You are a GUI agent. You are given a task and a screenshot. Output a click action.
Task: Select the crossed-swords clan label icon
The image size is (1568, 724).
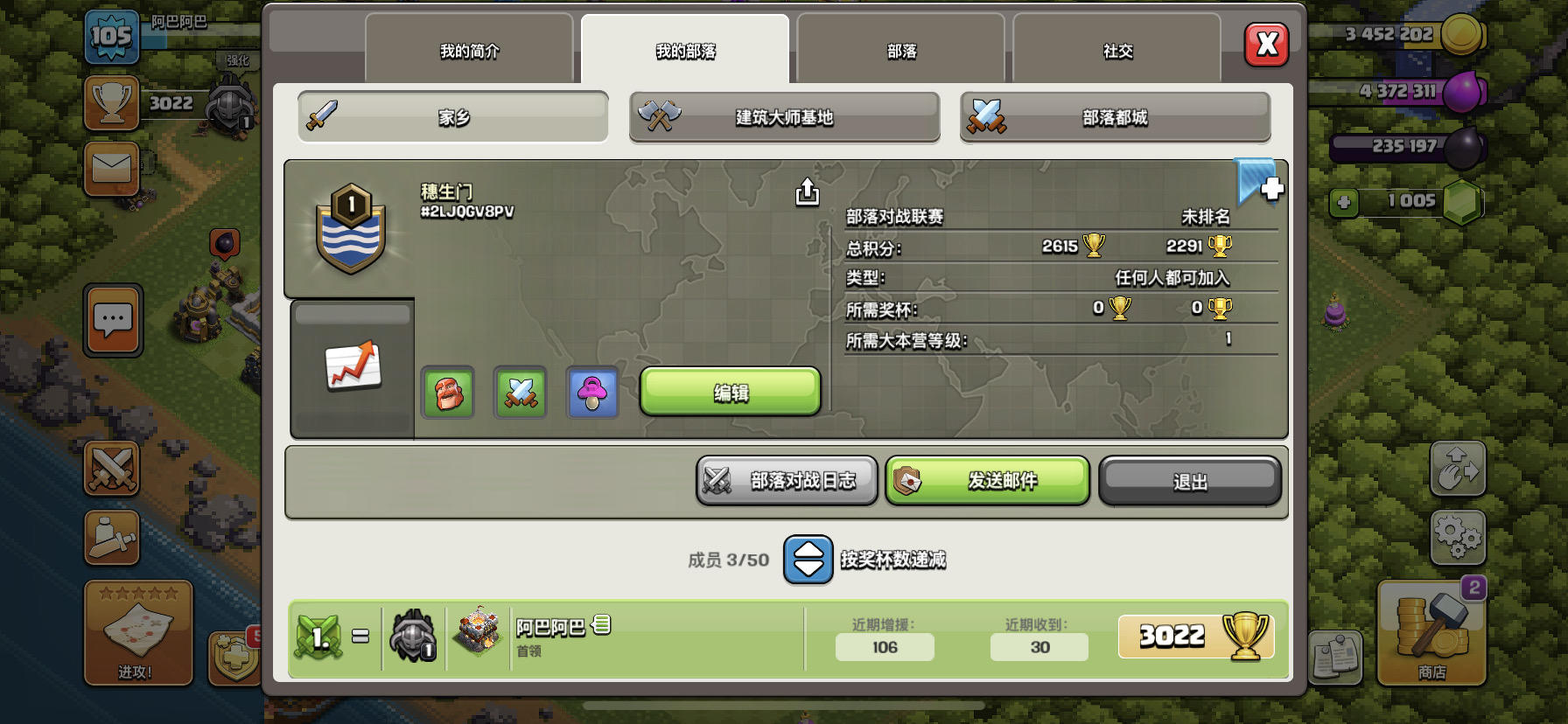[x=520, y=393]
